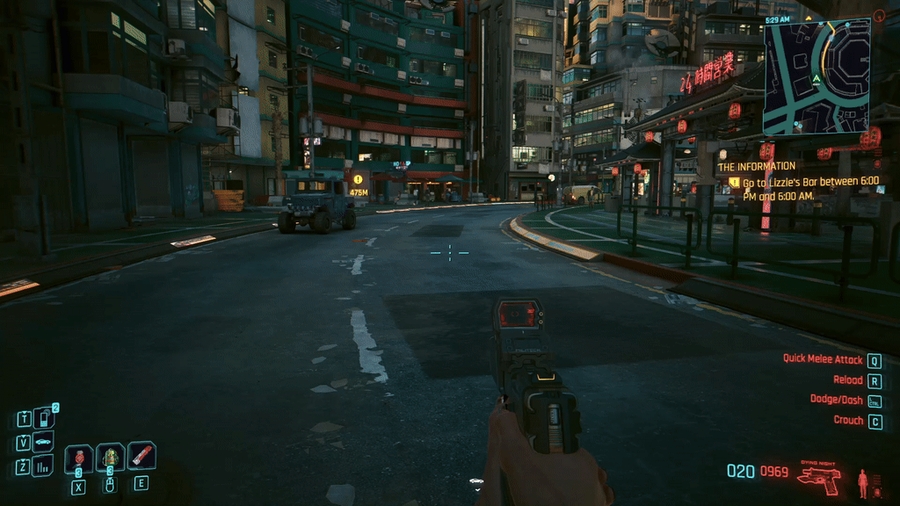The width and height of the screenshot is (900, 506).
Task: Click the character stance silhouette icon
Action: [862, 483]
